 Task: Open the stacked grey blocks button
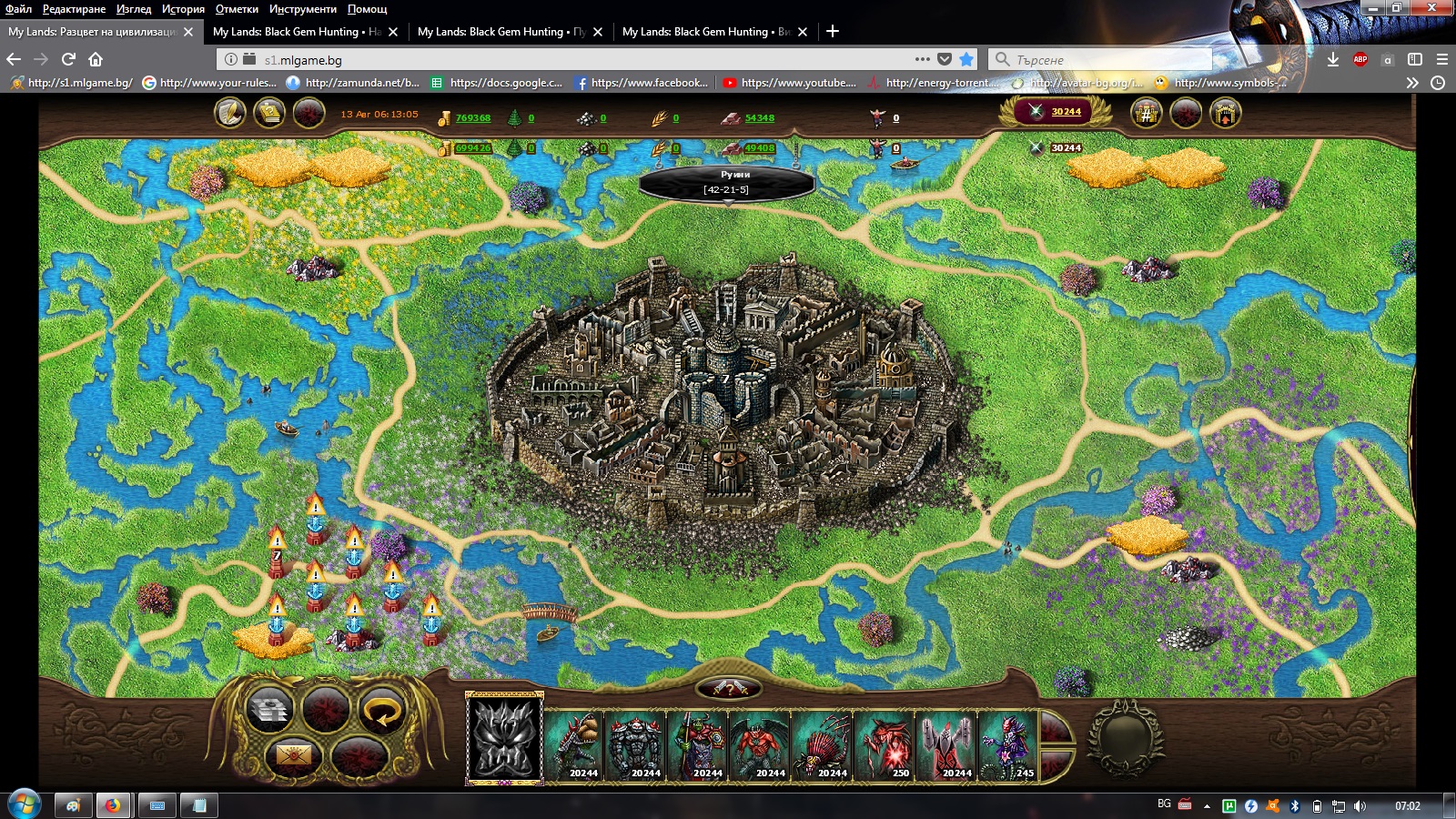click(x=269, y=711)
